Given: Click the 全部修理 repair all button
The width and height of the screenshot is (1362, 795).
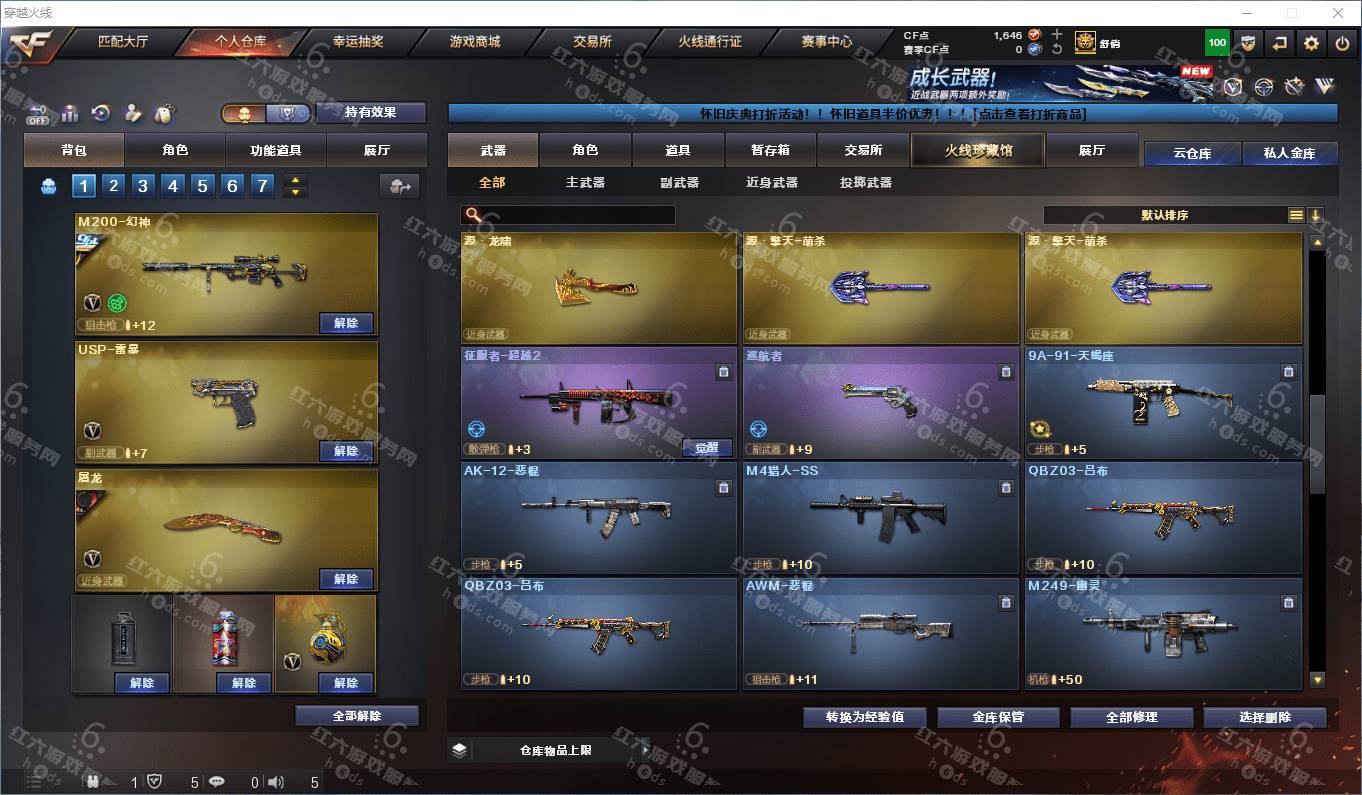Looking at the screenshot, I should [1132, 717].
